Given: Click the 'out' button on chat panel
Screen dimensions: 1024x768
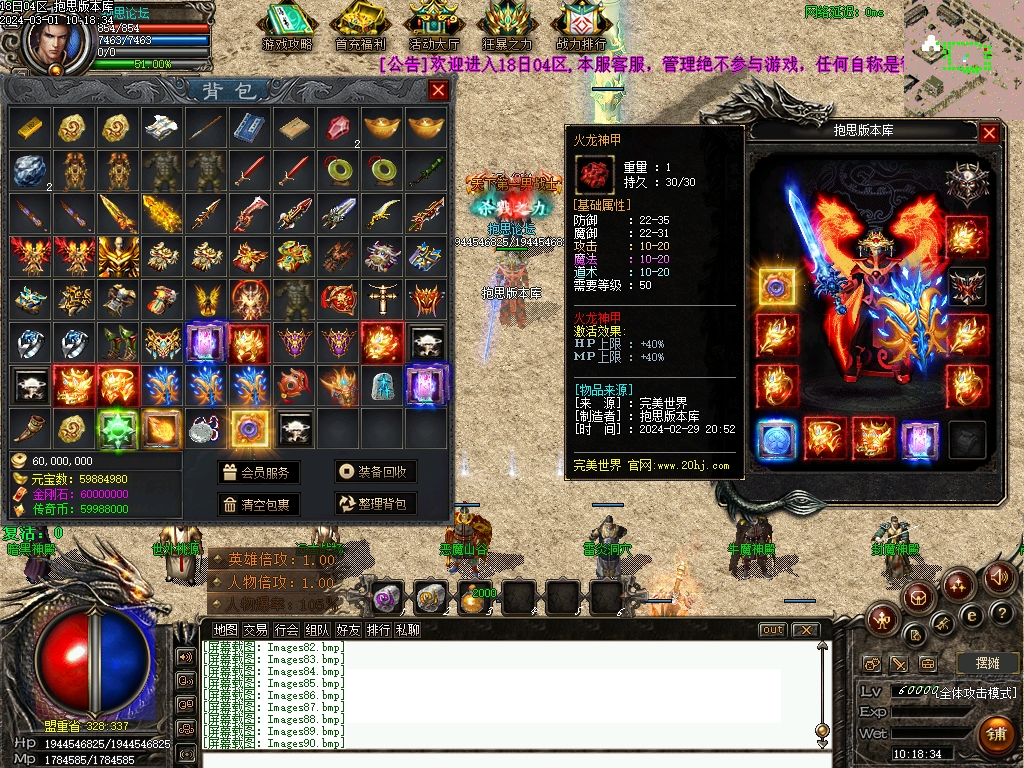Looking at the screenshot, I should click(772, 630).
